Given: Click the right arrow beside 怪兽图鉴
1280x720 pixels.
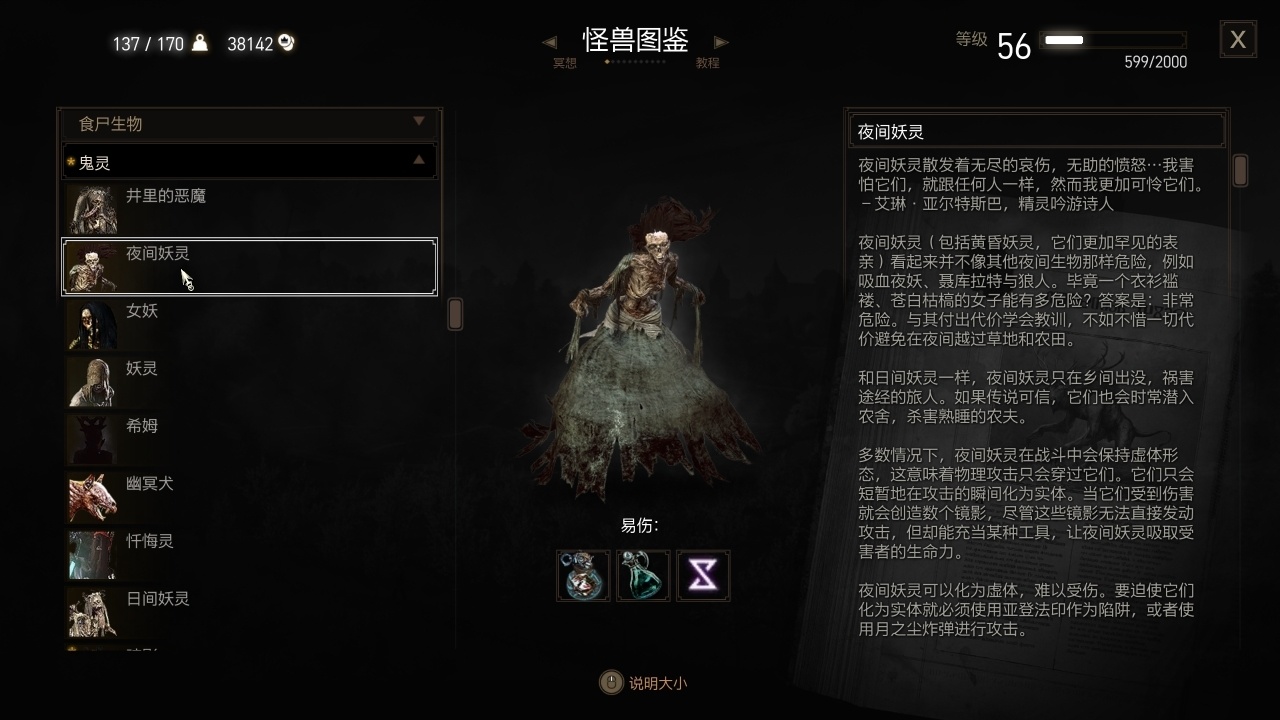Looking at the screenshot, I should [x=721, y=41].
